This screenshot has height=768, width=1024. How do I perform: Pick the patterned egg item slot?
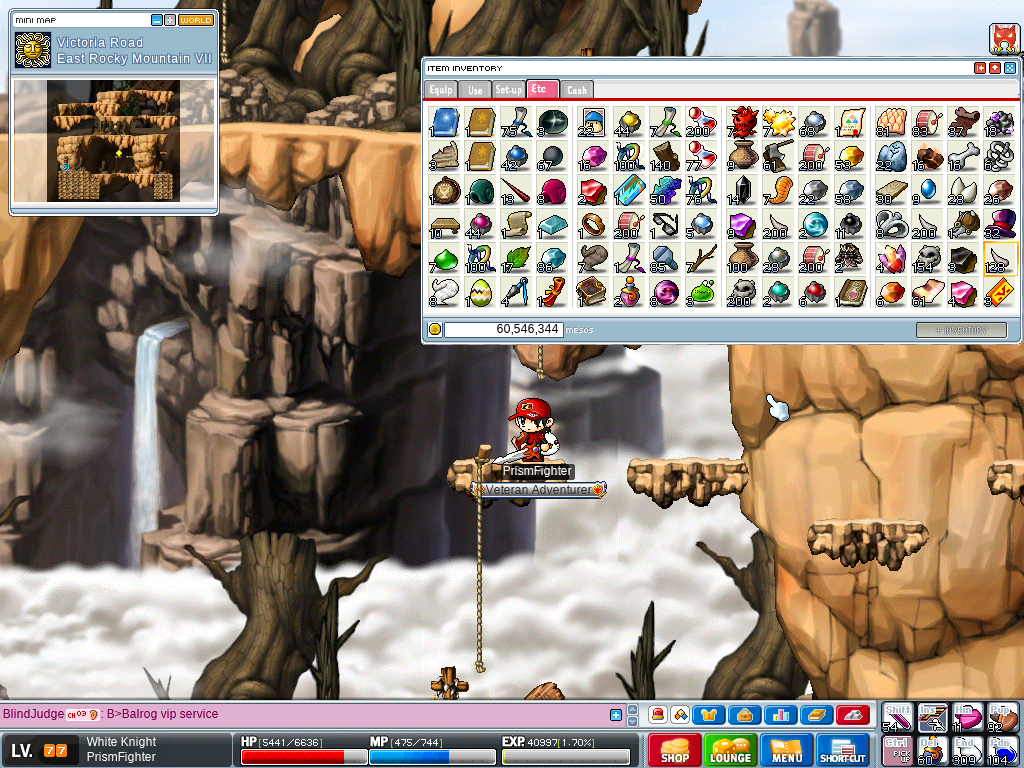pos(480,291)
